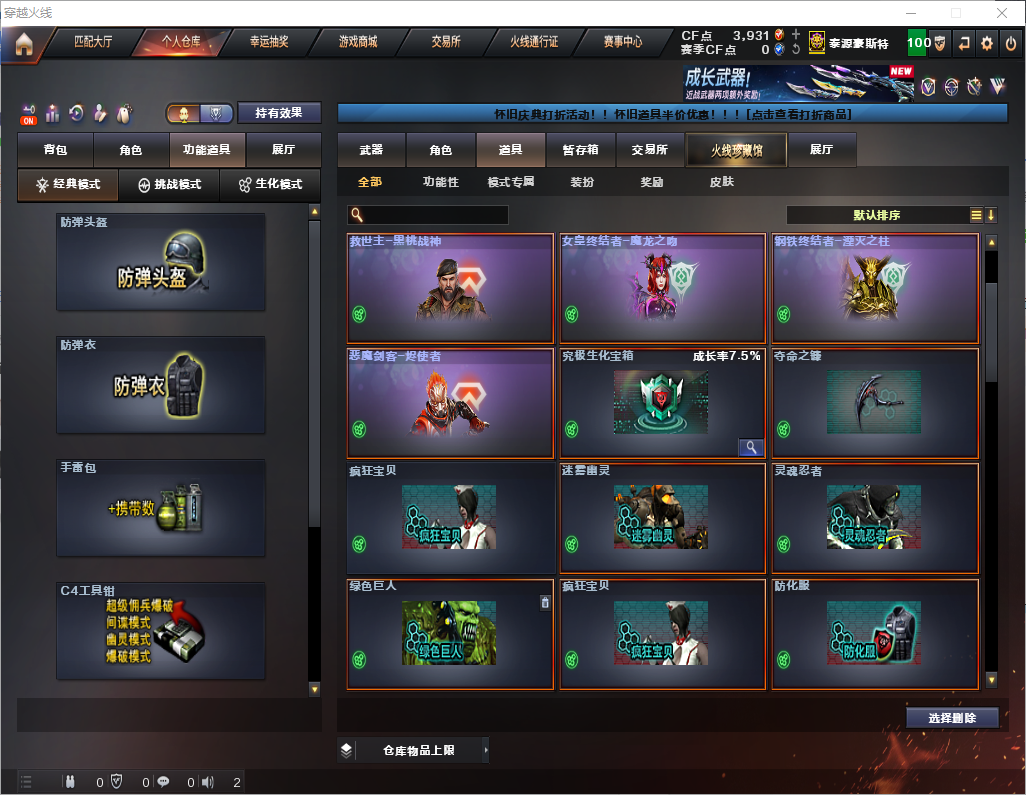
Task: Close the game window
Action: coord(1002,13)
